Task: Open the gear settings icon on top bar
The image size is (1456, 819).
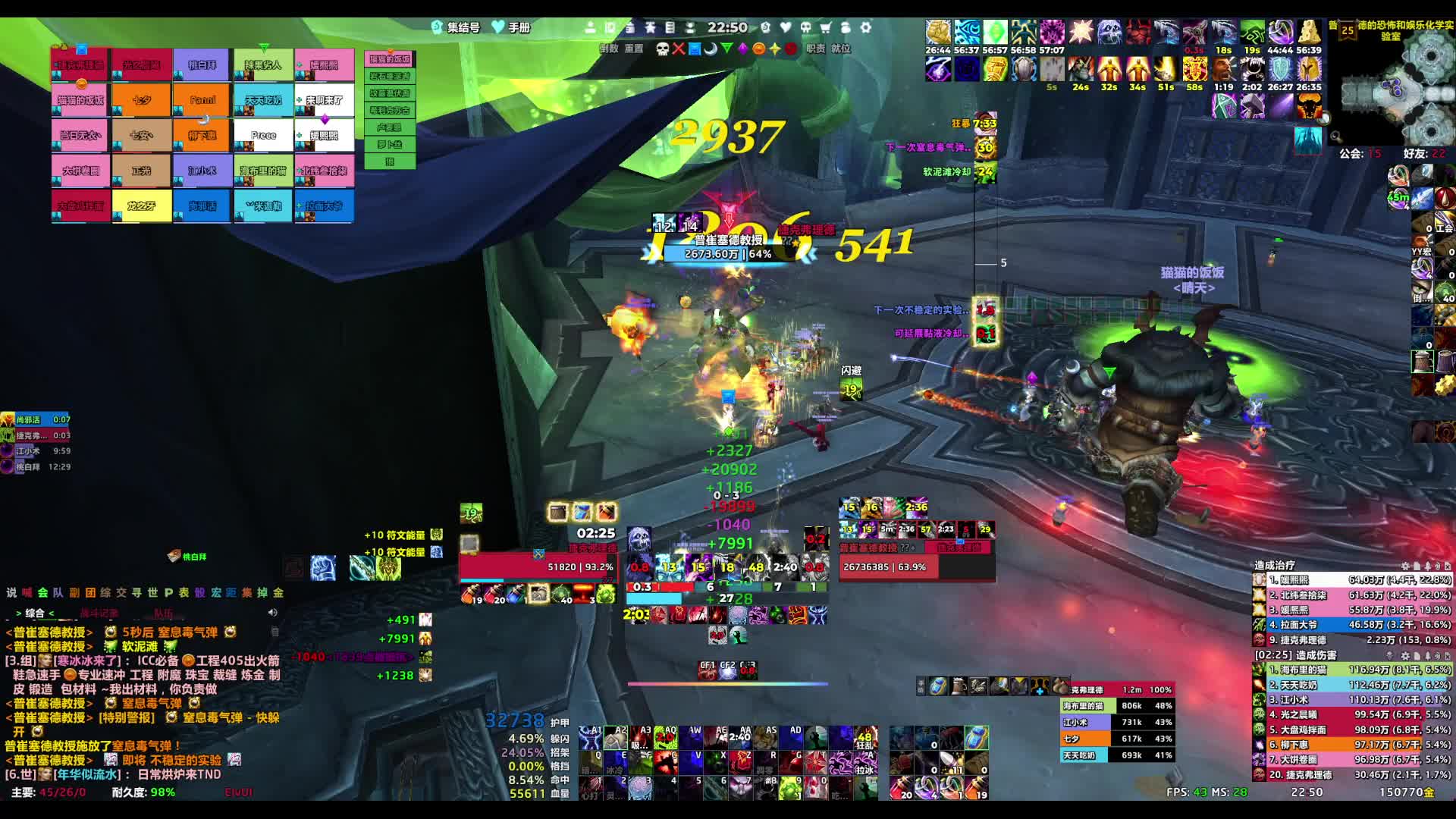Action: tap(865, 28)
